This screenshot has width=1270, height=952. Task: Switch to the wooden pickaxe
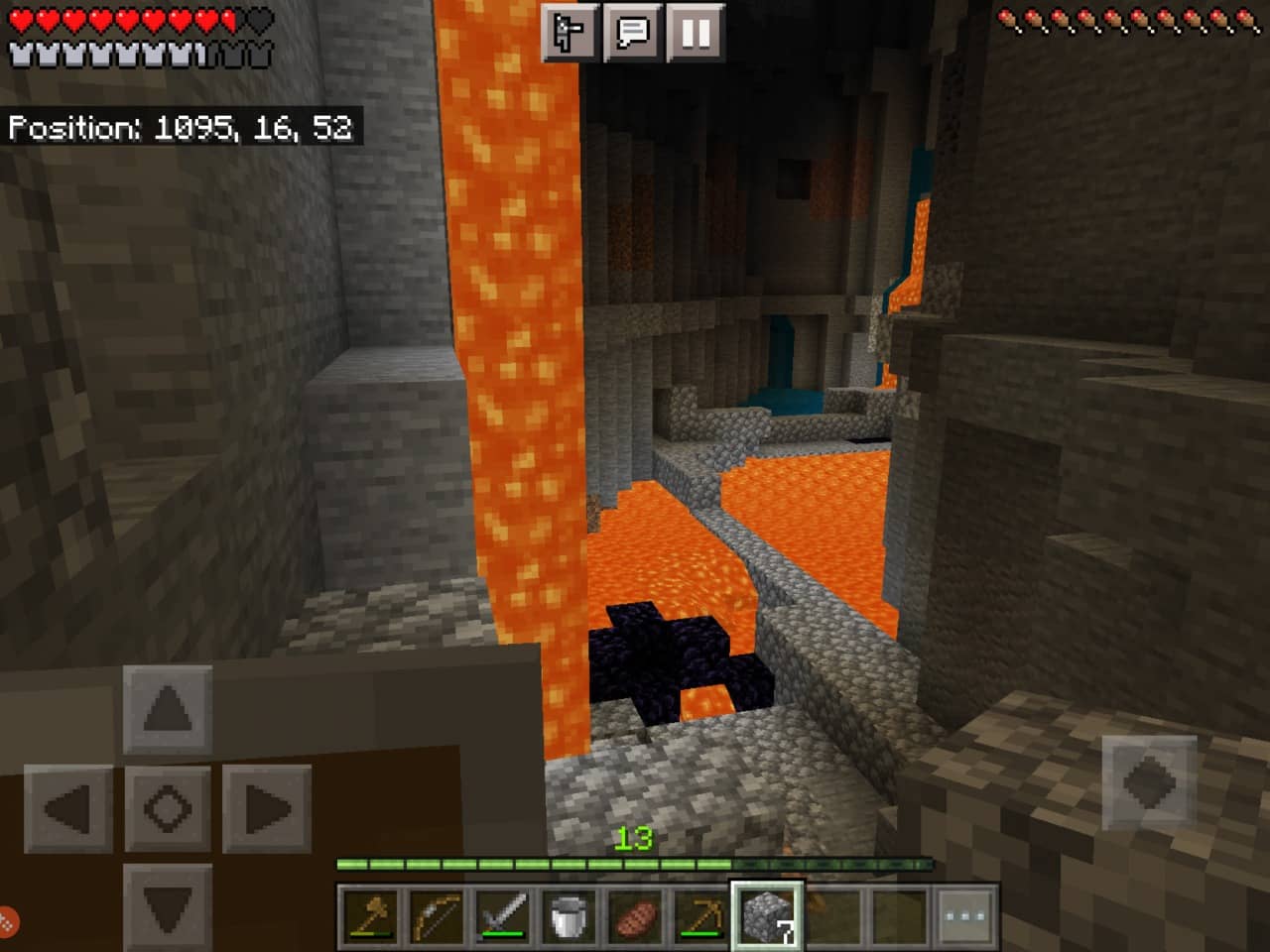(x=700, y=914)
